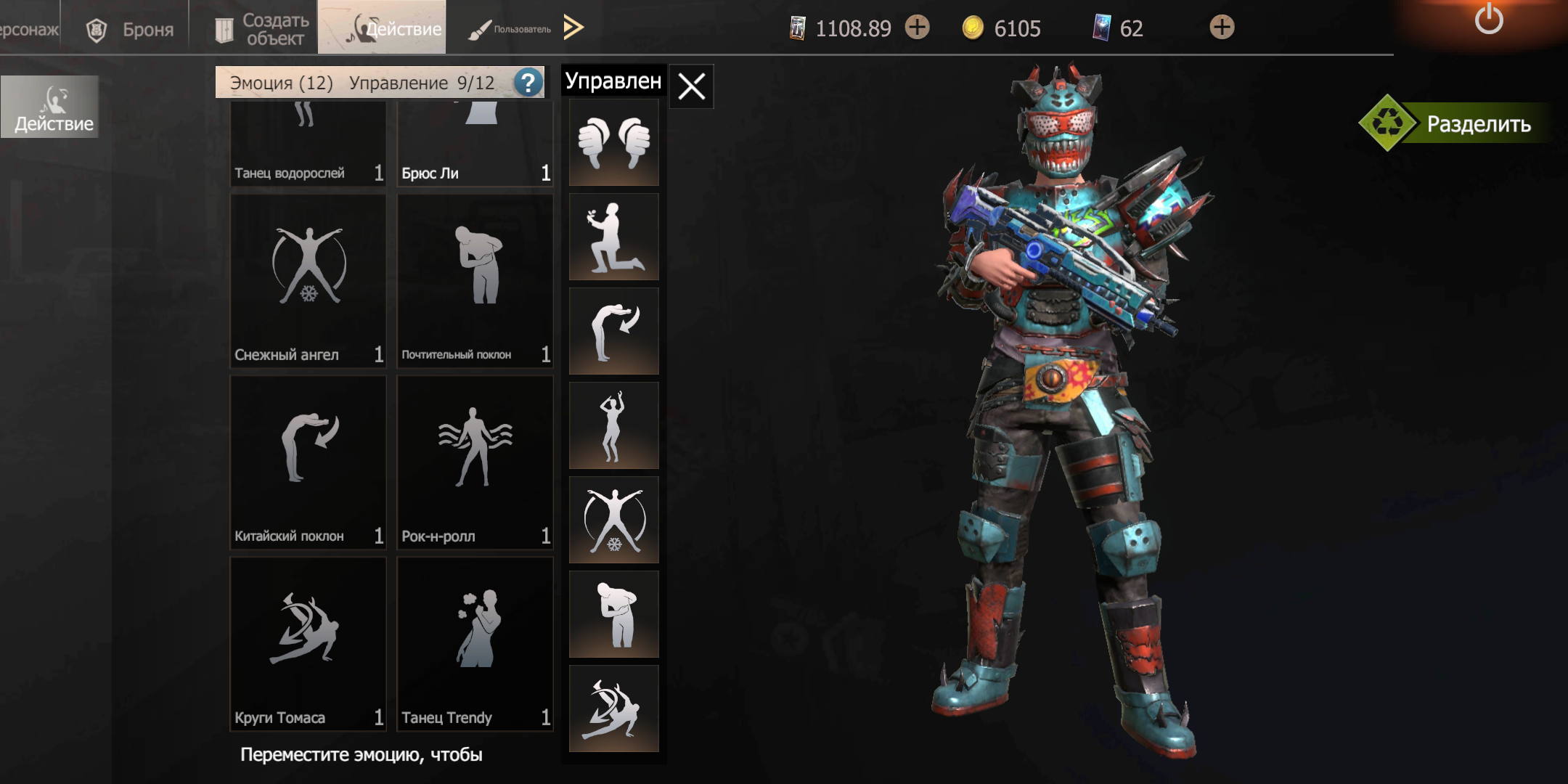Open the Пользователь tab
The height and width of the screenshot is (784, 1568).
(x=510, y=29)
